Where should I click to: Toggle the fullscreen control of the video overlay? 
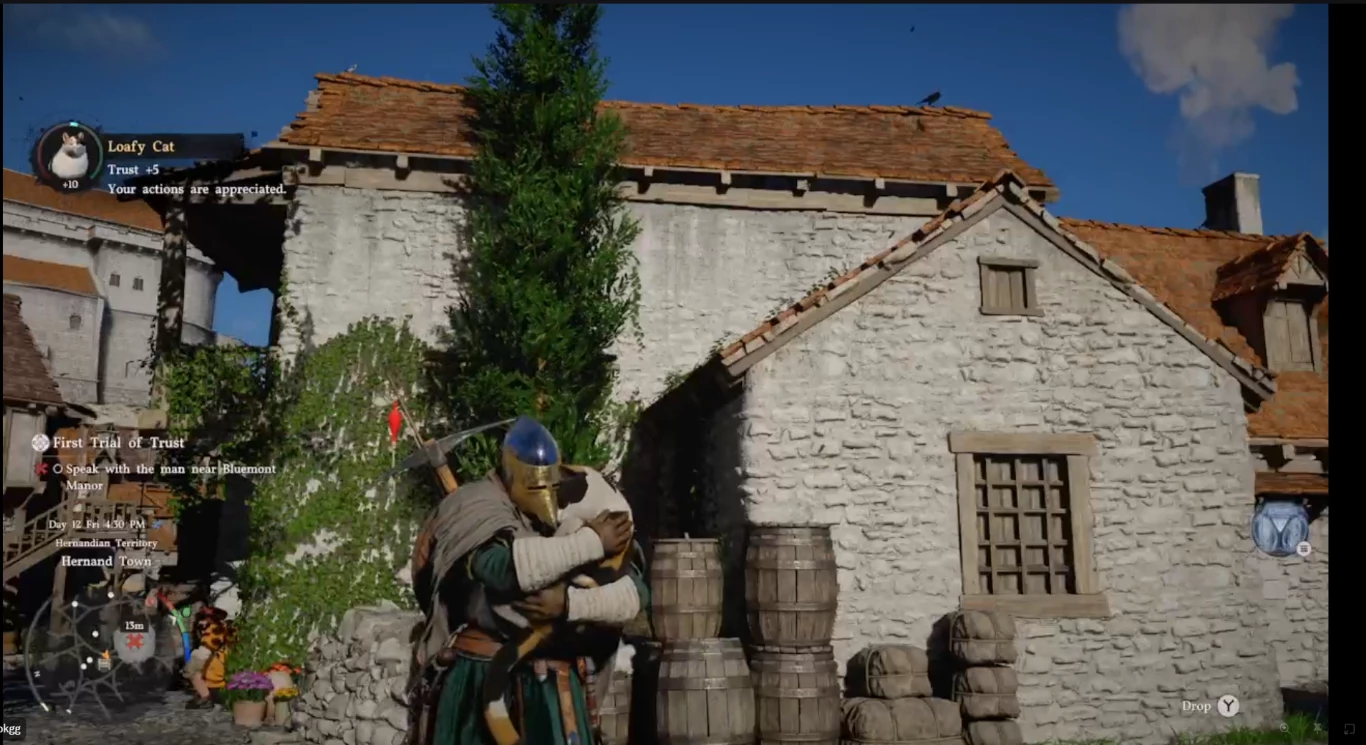[1348, 728]
